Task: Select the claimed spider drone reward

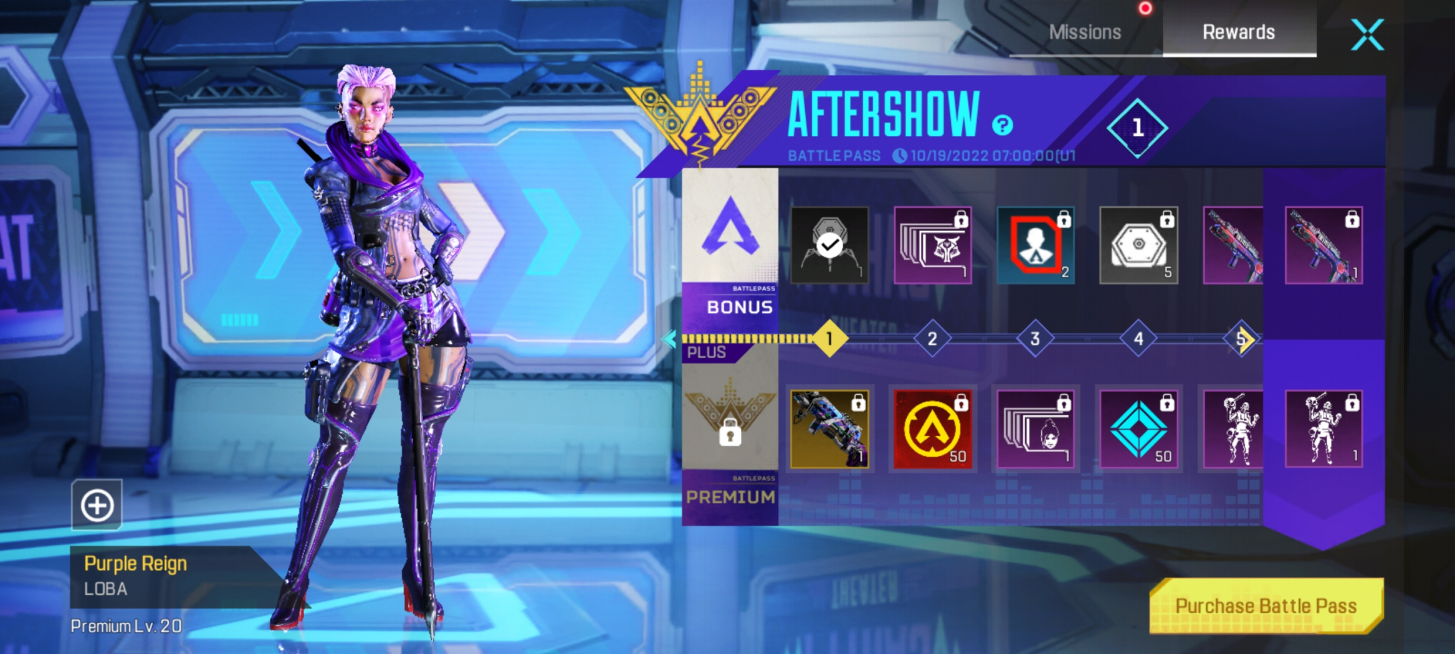Action: [x=829, y=245]
